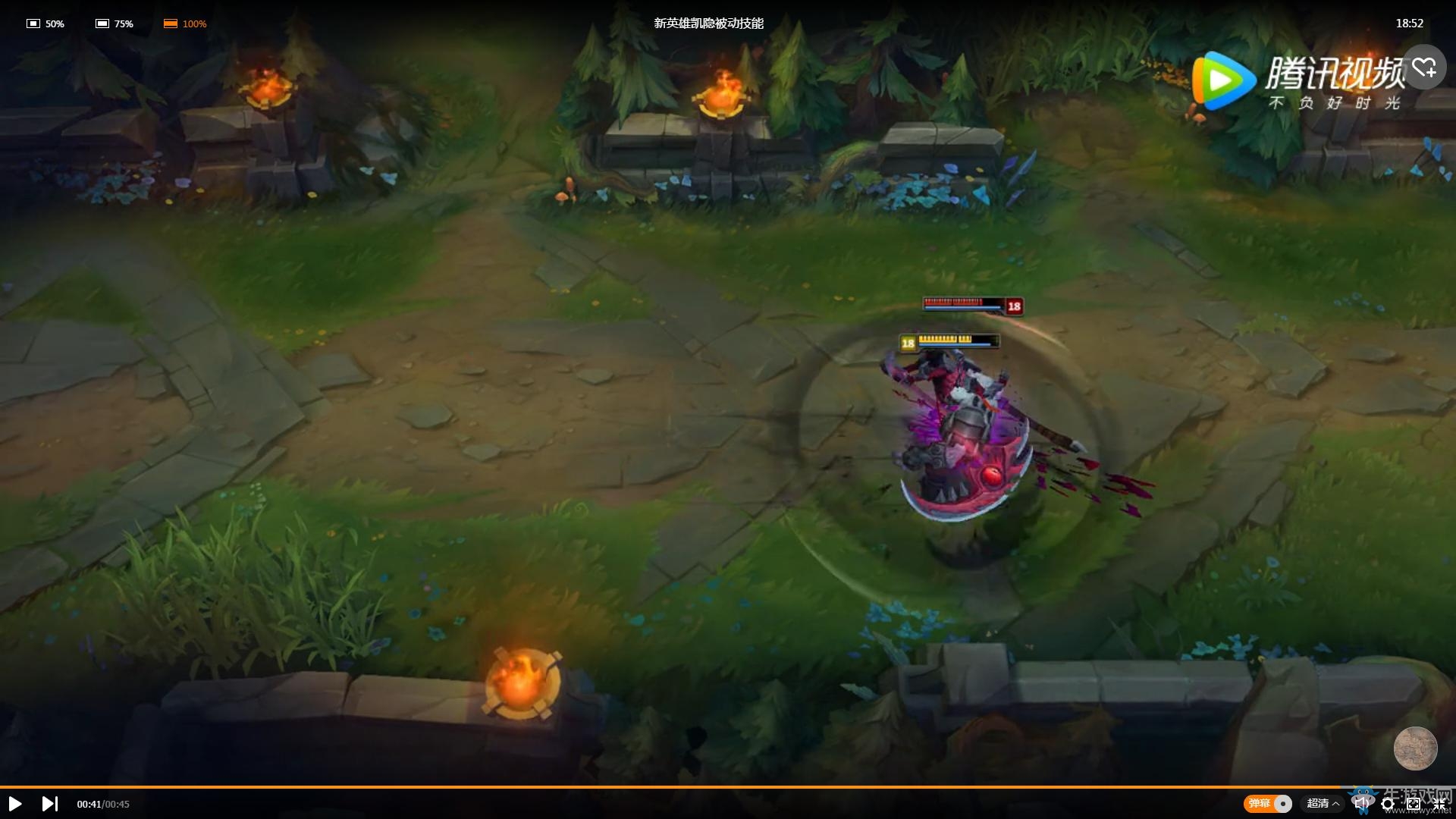The width and height of the screenshot is (1456, 819).
Task: Click the web fullscreen icon
Action: point(1414,803)
